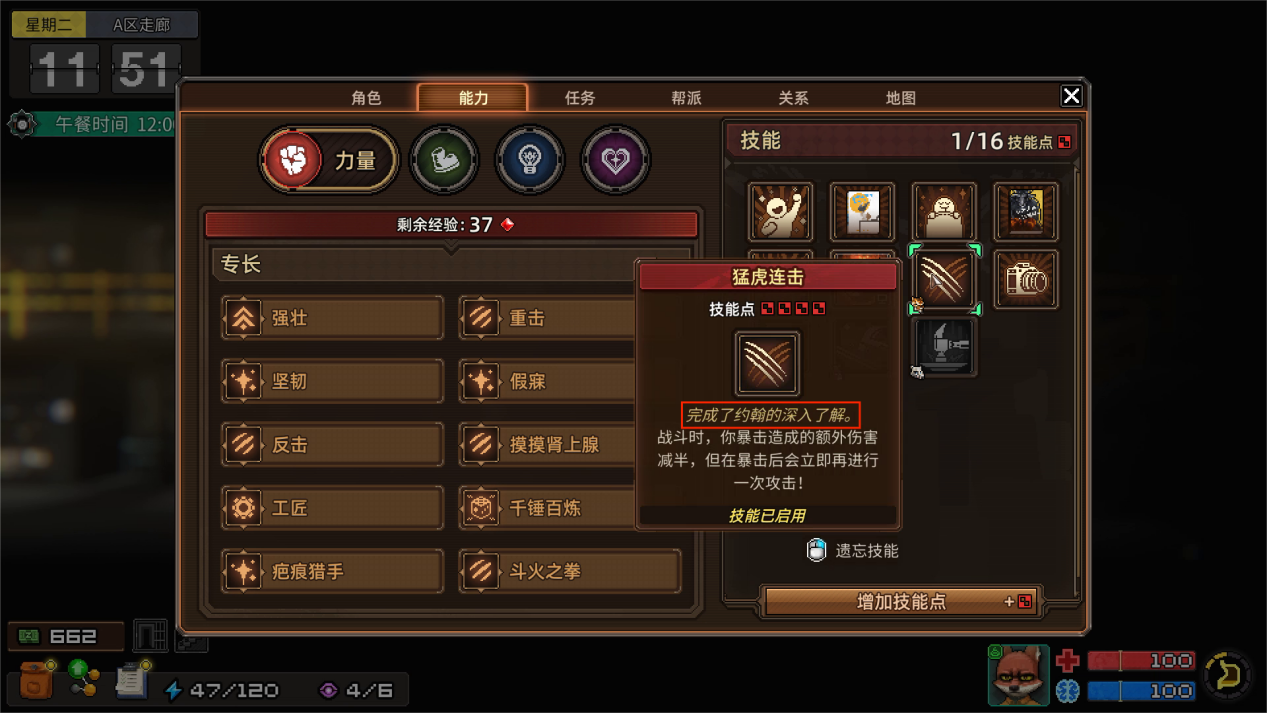Image resolution: width=1267 pixels, height=713 pixels.
Task: Go to the 帮派 tab
Action: click(x=686, y=98)
